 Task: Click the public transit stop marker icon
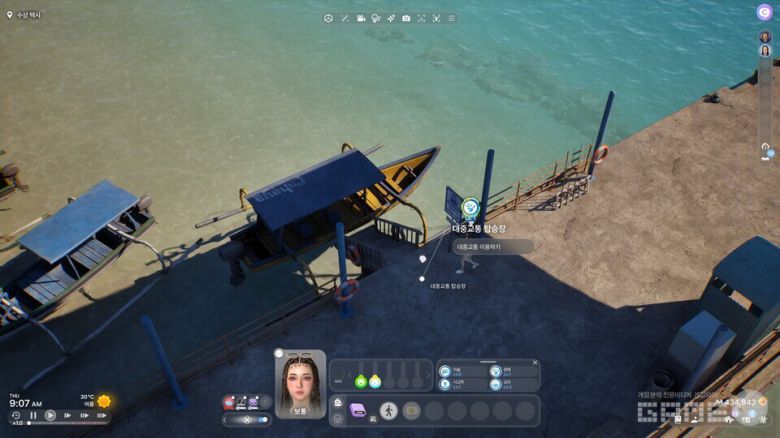pyautogui.click(x=471, y=208)
